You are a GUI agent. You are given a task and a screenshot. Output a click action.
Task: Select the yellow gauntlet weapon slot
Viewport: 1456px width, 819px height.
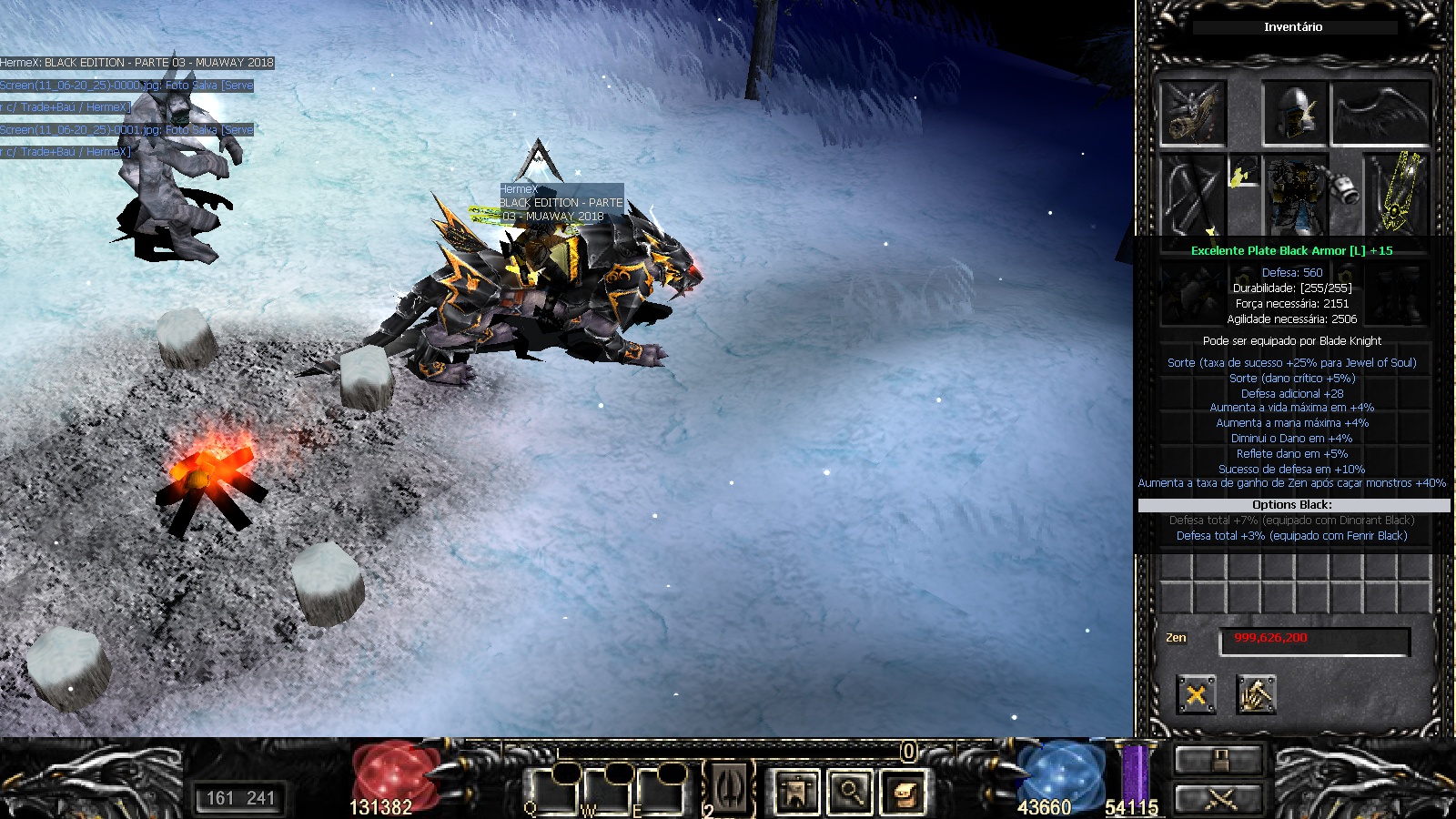point(1396,194)
